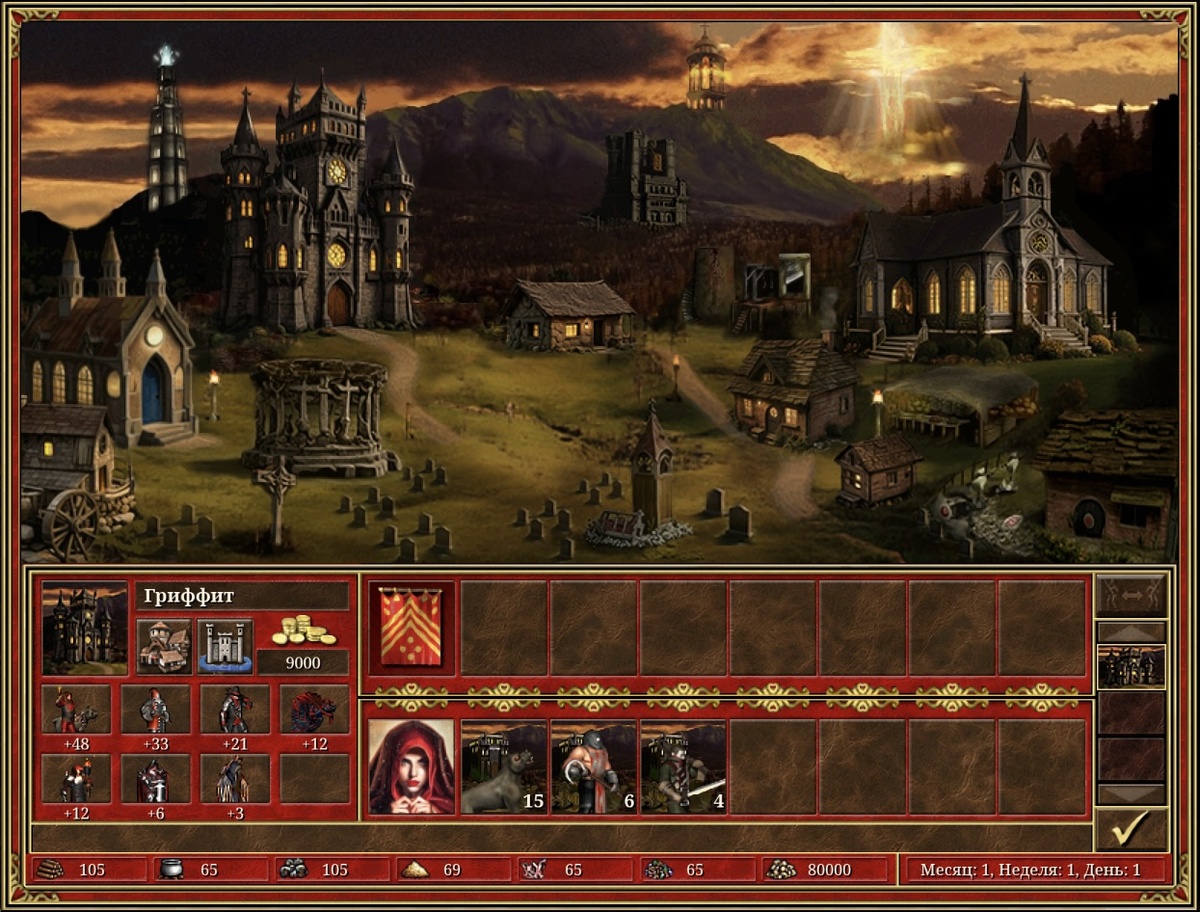This screenshot has width=1200, height=912.
Task: Choose the executioner stack of 6
Action: click(593, 766)
